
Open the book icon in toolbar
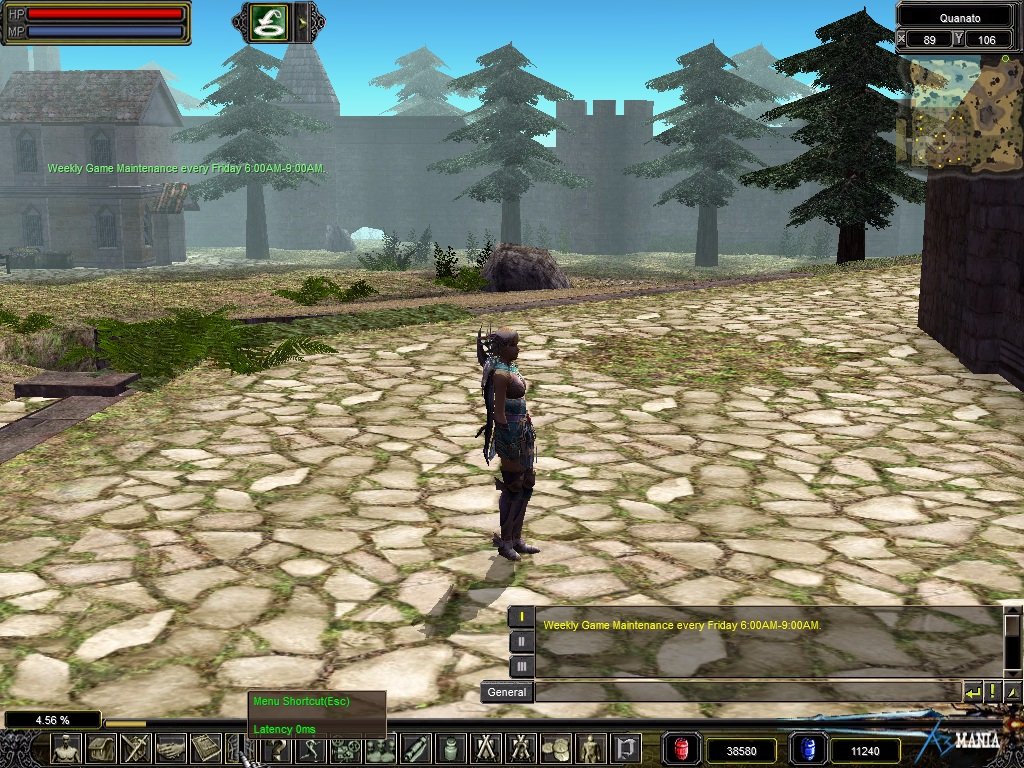[x=206, y=748]
